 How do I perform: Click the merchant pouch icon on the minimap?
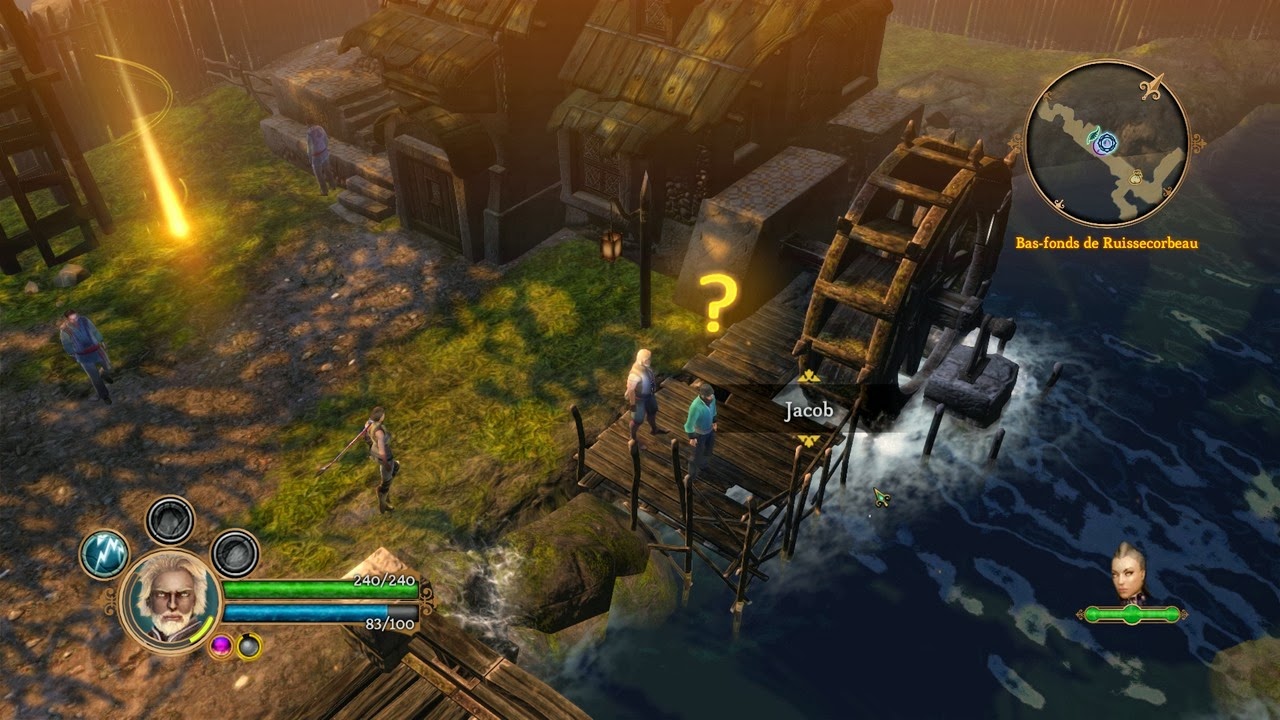pos(1136,176)
